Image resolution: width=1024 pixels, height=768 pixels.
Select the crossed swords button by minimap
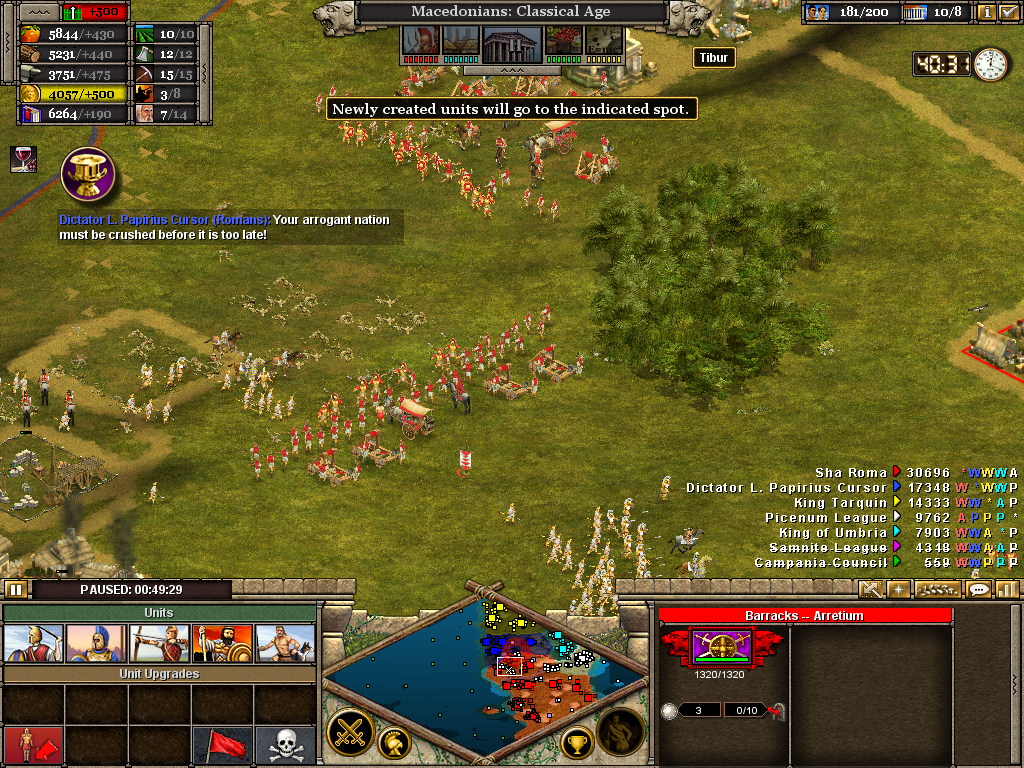click(x=350, y=733)
